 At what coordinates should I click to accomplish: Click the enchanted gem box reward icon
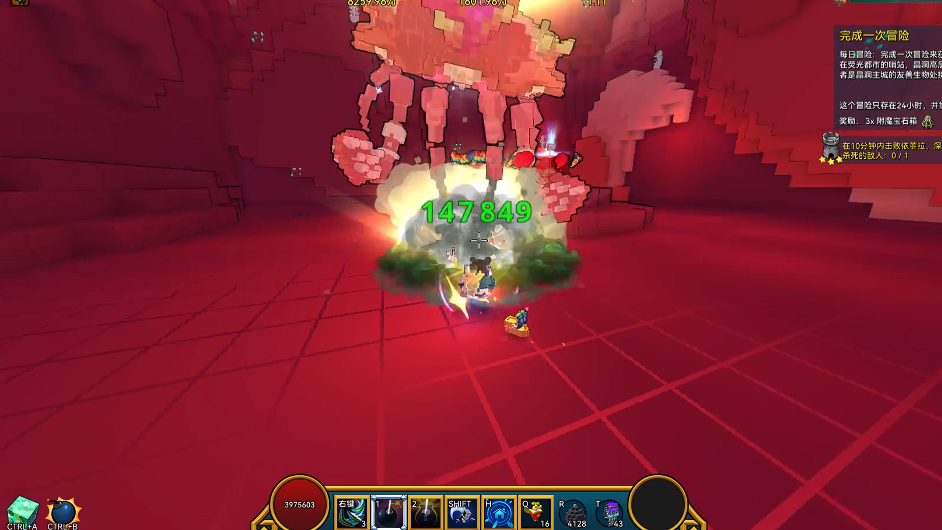pos(928,121)
